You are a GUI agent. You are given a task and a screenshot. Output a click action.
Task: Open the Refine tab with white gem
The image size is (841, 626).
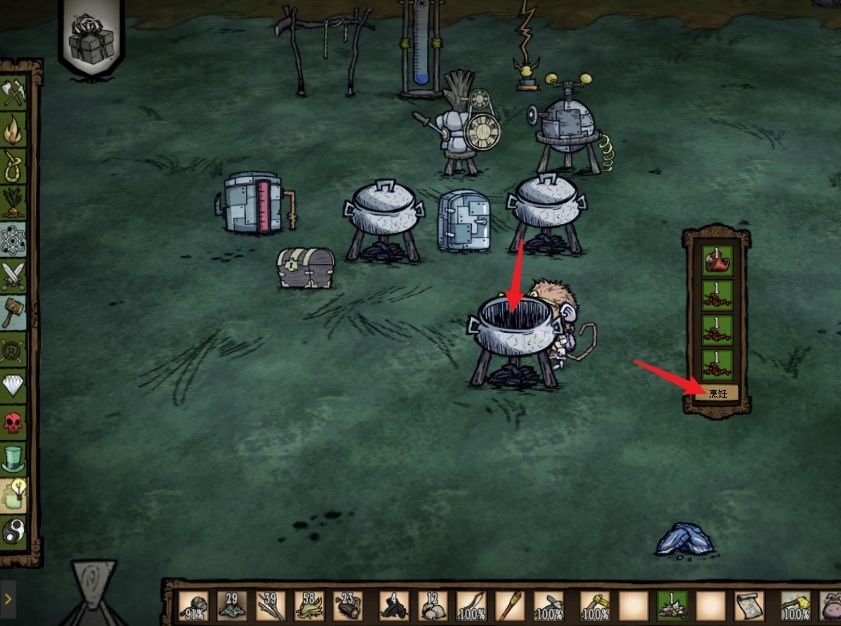[x=15, y=384]
